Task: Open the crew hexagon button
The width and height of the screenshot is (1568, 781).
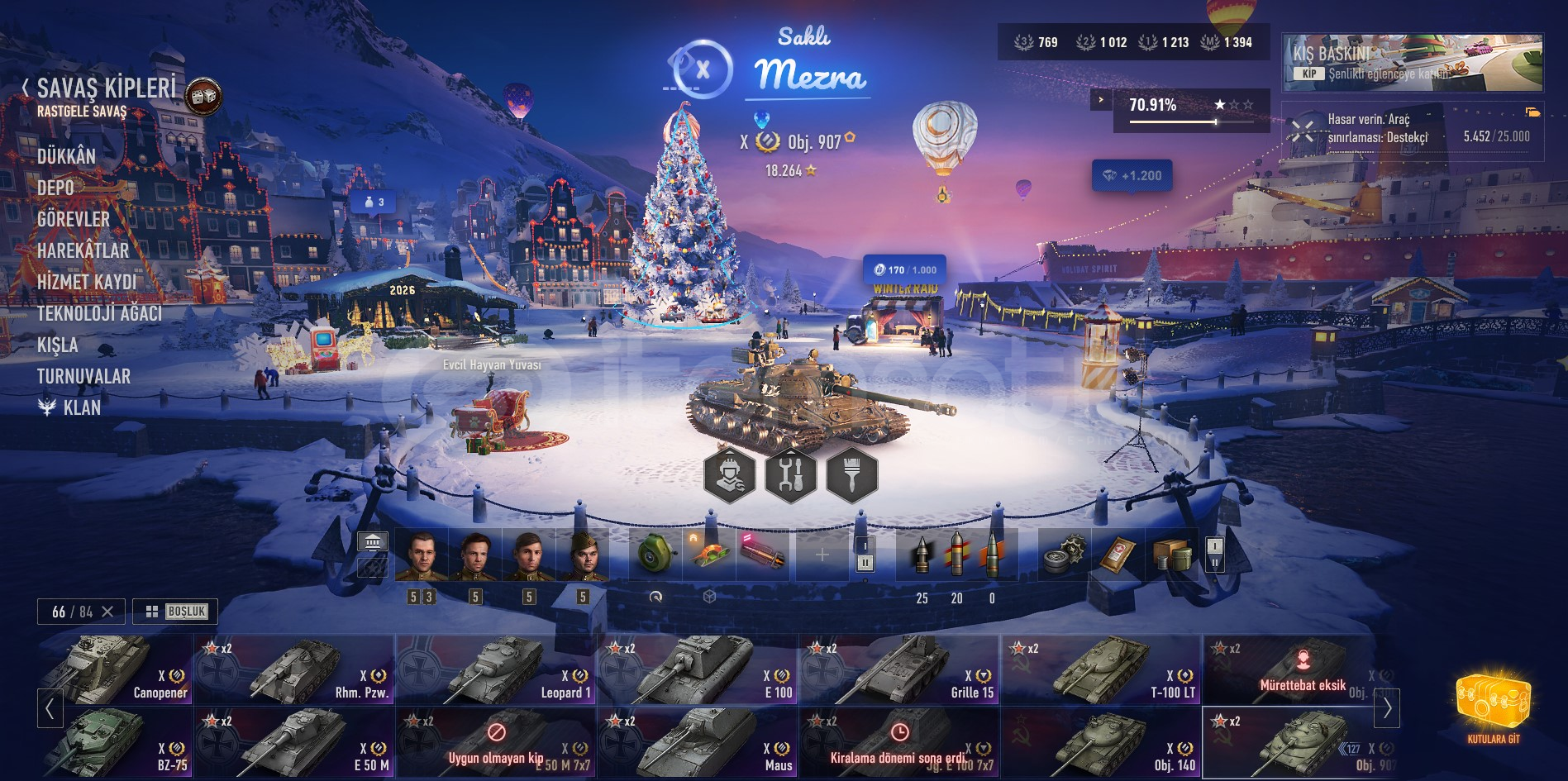Action: point(729,474)
